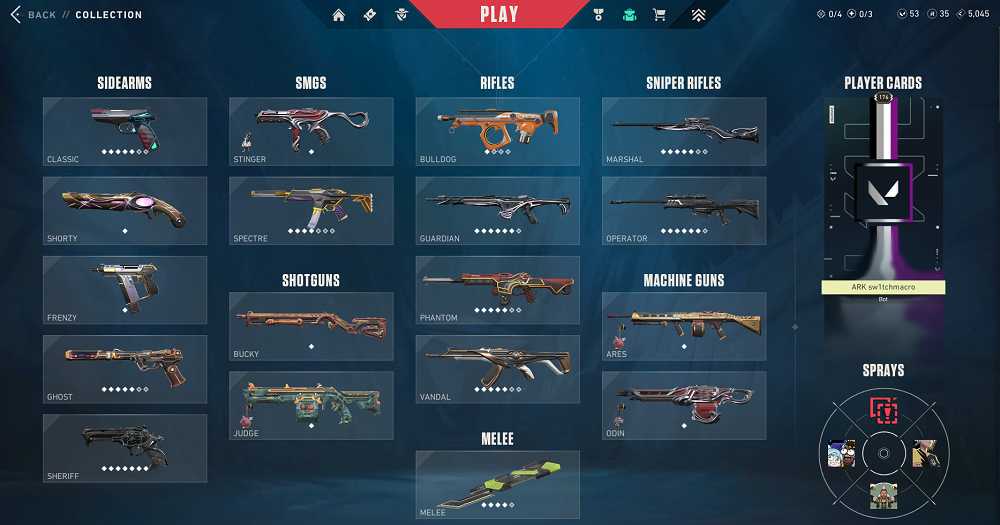Viewport: 1000px width, 525px height.
Task: Select the Spectre SMG slot
Action: tap(311, 210)
